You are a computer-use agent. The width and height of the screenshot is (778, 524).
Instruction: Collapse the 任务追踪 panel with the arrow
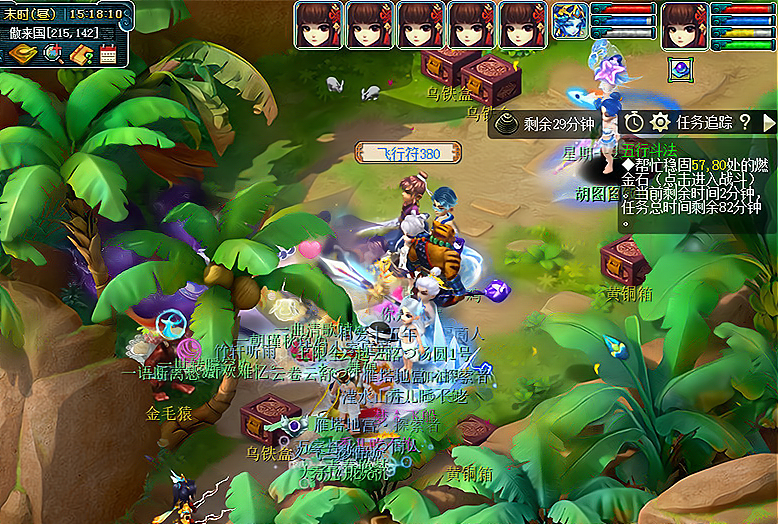[x=769, y=122]
